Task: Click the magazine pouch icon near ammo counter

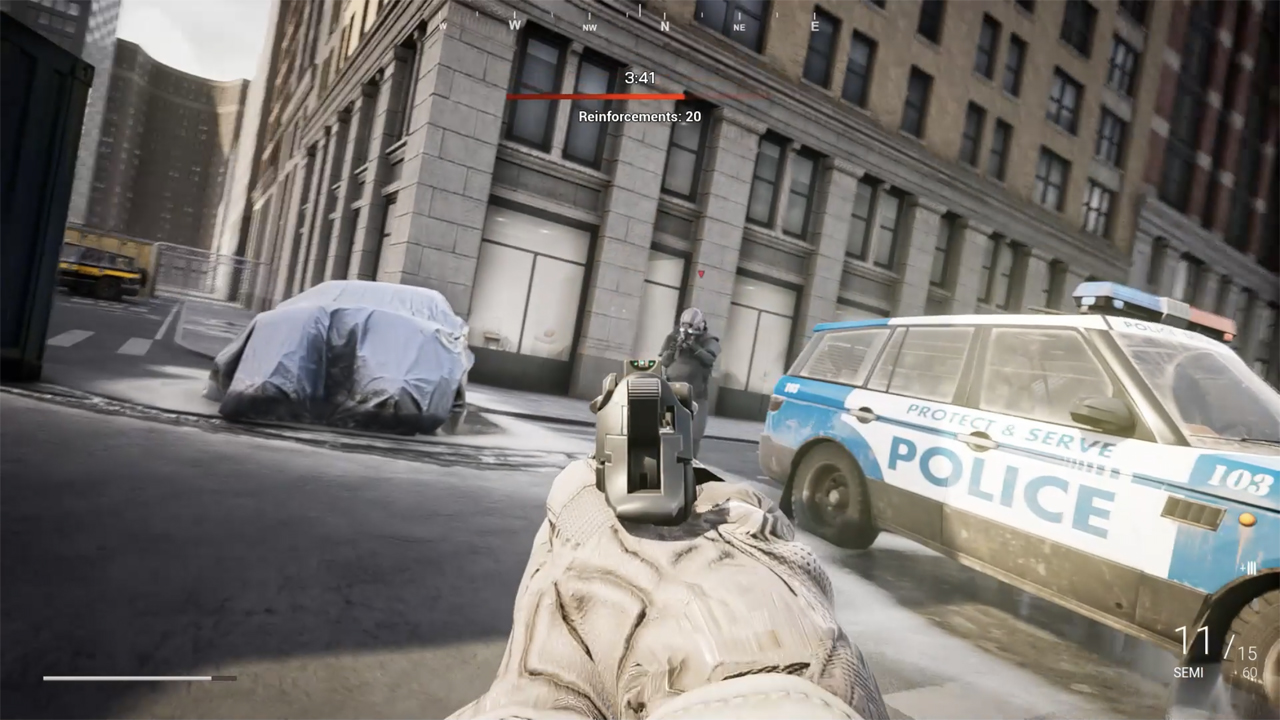Action: 1248,569
